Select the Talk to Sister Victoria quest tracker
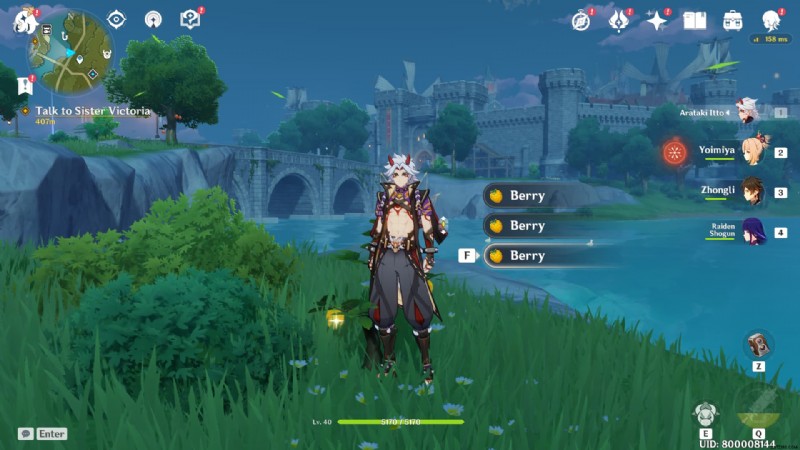Screen dimensions: 800x450 92,111
